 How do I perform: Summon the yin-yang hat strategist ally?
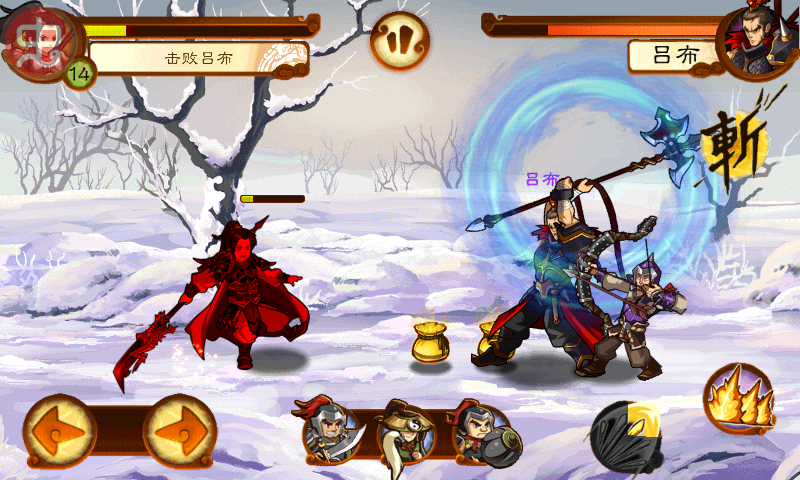click(x=406, y=432)
